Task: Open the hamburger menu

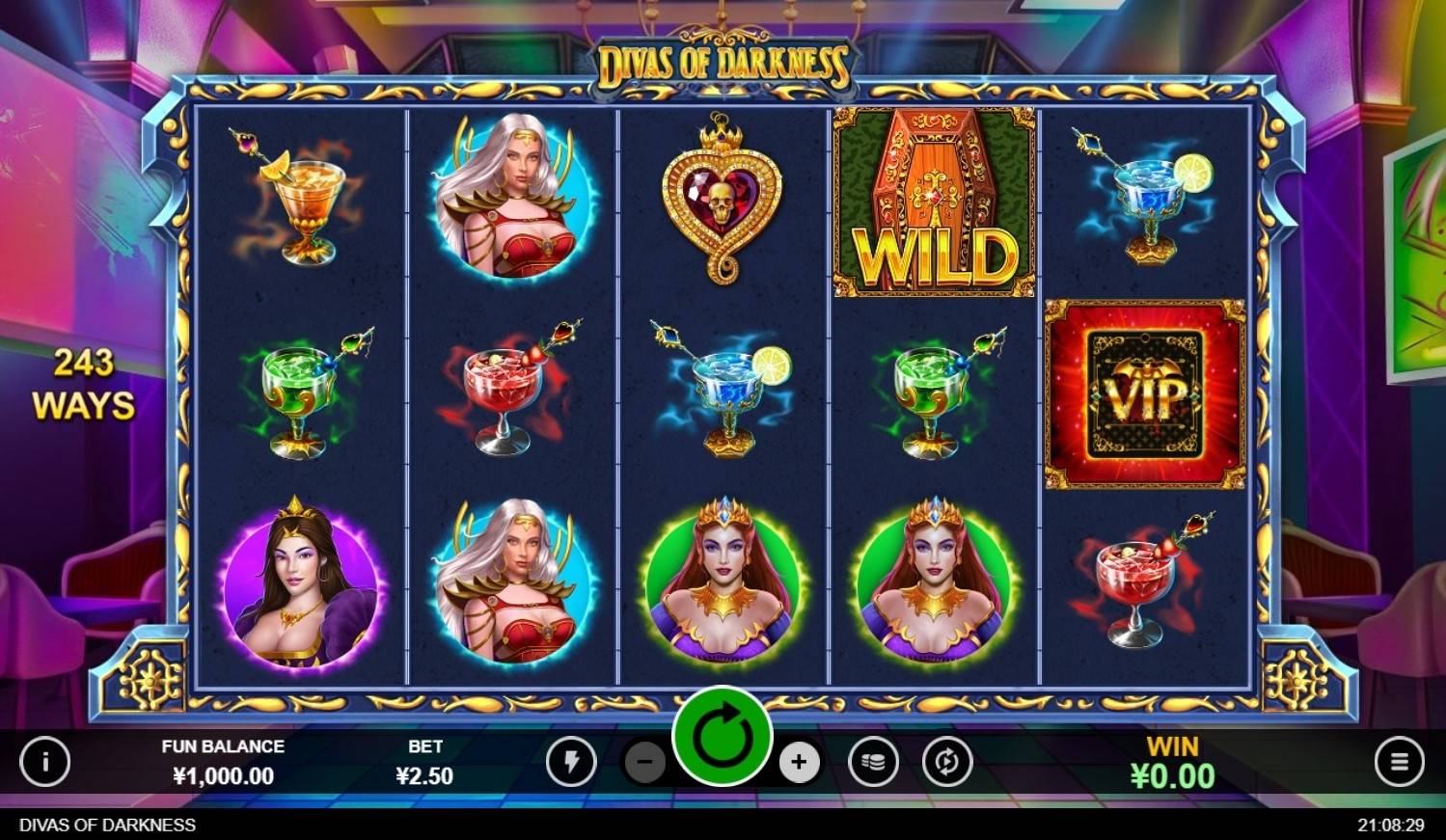Action: click(1399, 762)
